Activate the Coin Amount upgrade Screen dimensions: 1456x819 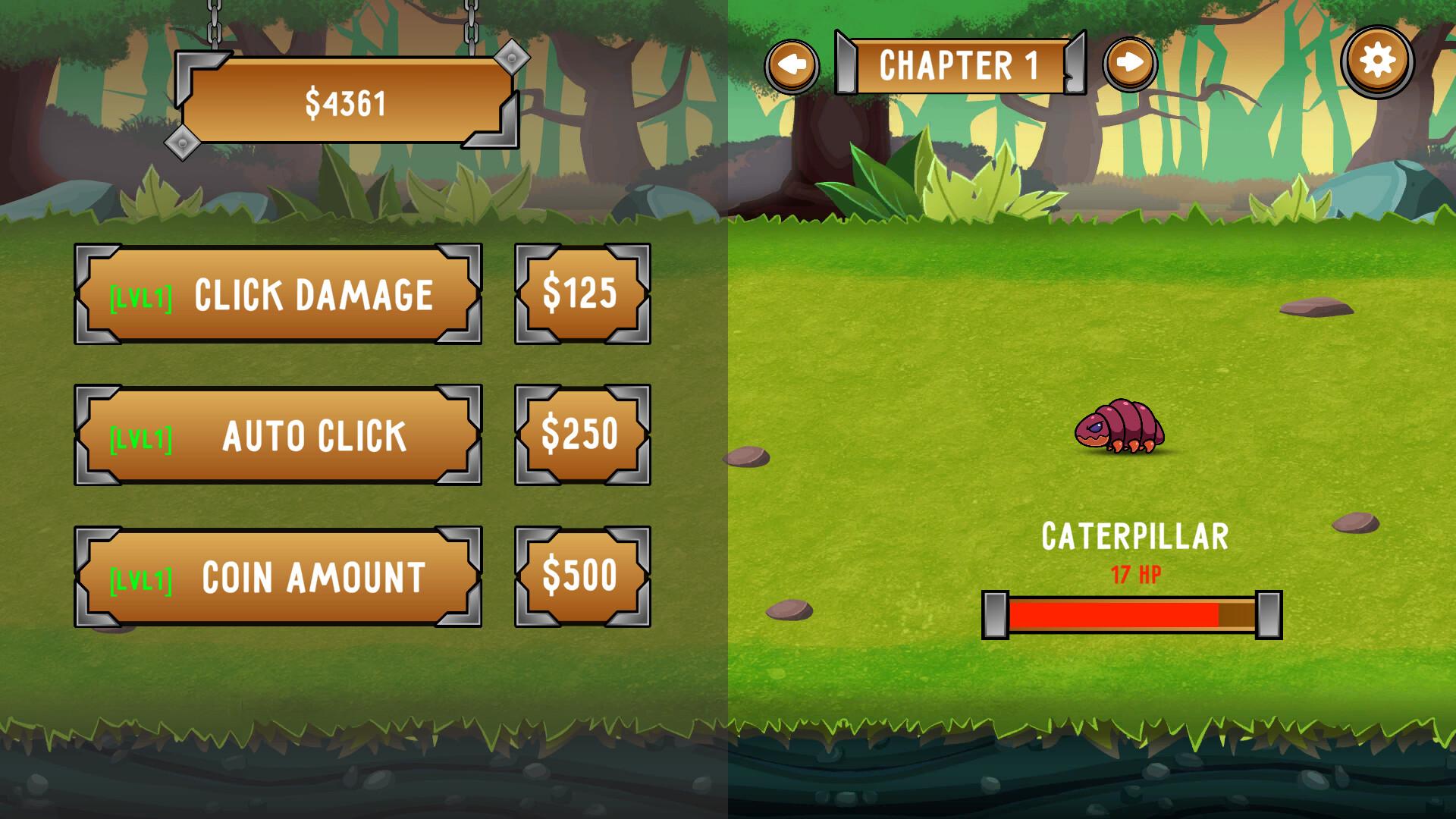point(278,576)
